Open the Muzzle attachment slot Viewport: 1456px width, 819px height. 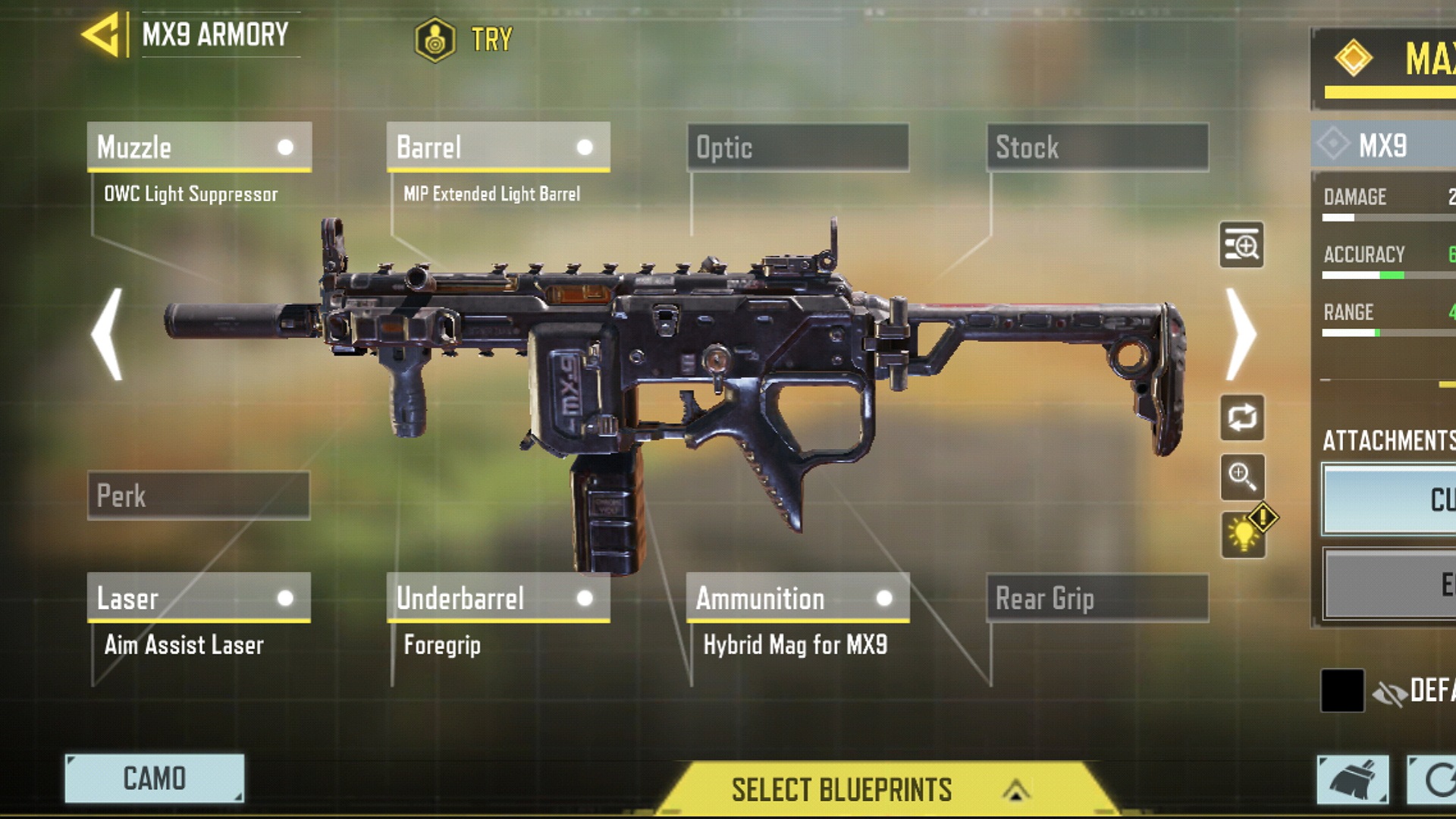click(199, 147)
